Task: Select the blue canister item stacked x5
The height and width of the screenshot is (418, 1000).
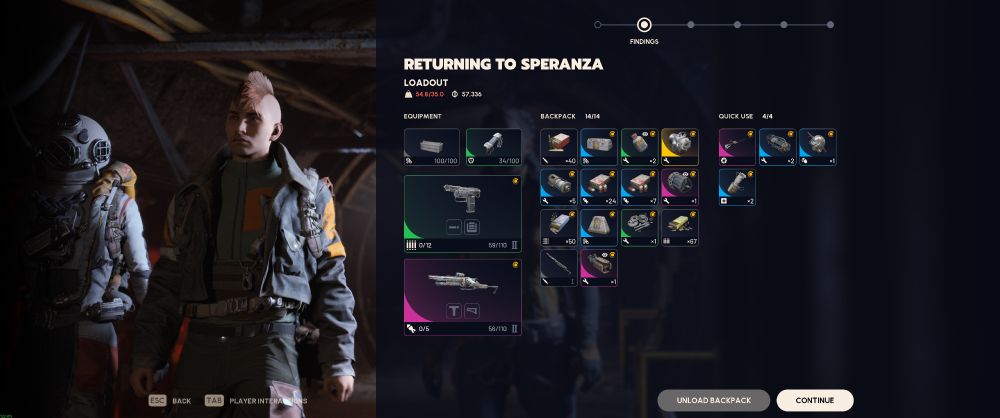Action: (x=559, y=187)
